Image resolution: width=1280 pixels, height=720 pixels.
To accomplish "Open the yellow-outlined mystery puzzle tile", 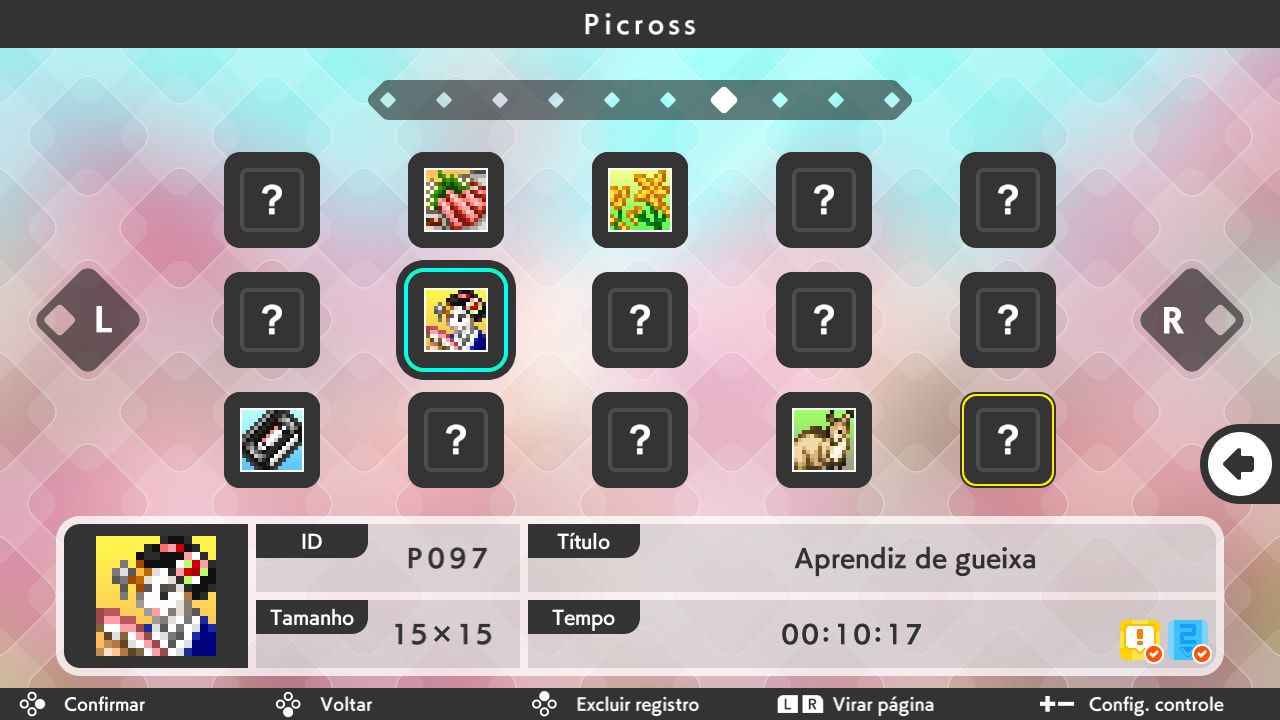I will pyautogui.click(x=1007, y=440).
